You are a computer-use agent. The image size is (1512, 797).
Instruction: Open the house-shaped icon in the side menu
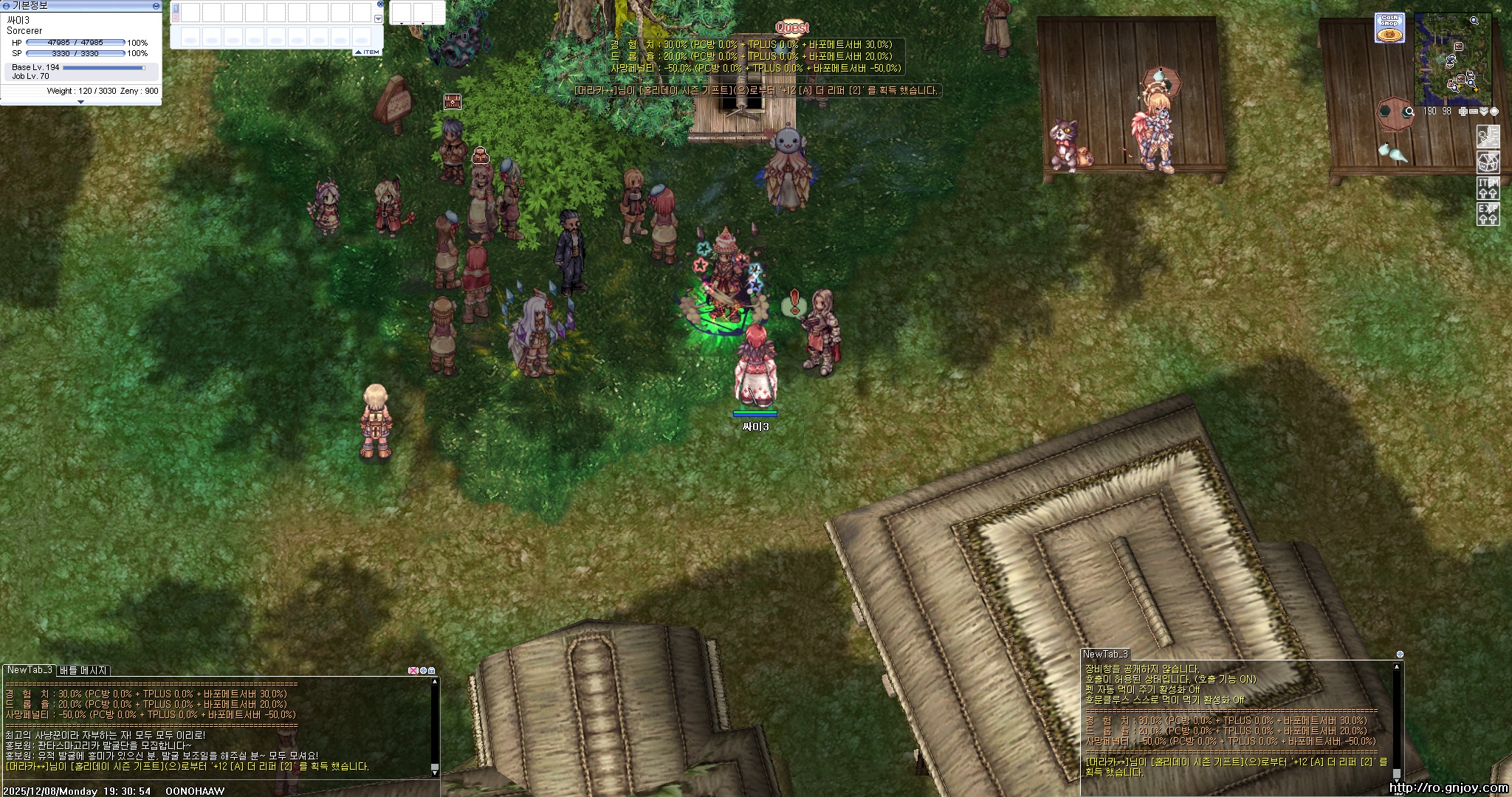coord(1487,162)
